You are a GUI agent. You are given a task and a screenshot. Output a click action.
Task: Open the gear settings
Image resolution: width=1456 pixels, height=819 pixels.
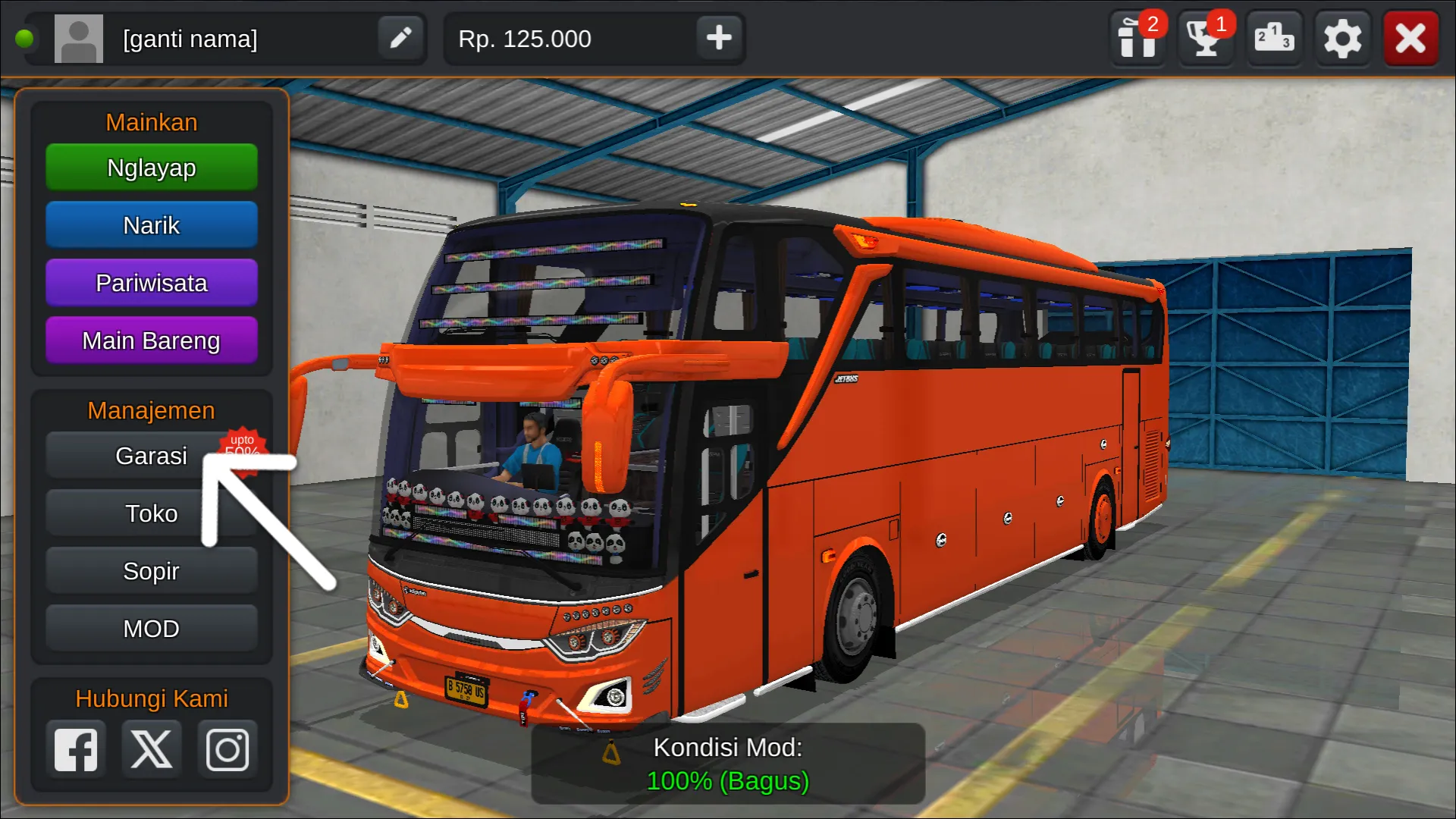(1342, 38)
